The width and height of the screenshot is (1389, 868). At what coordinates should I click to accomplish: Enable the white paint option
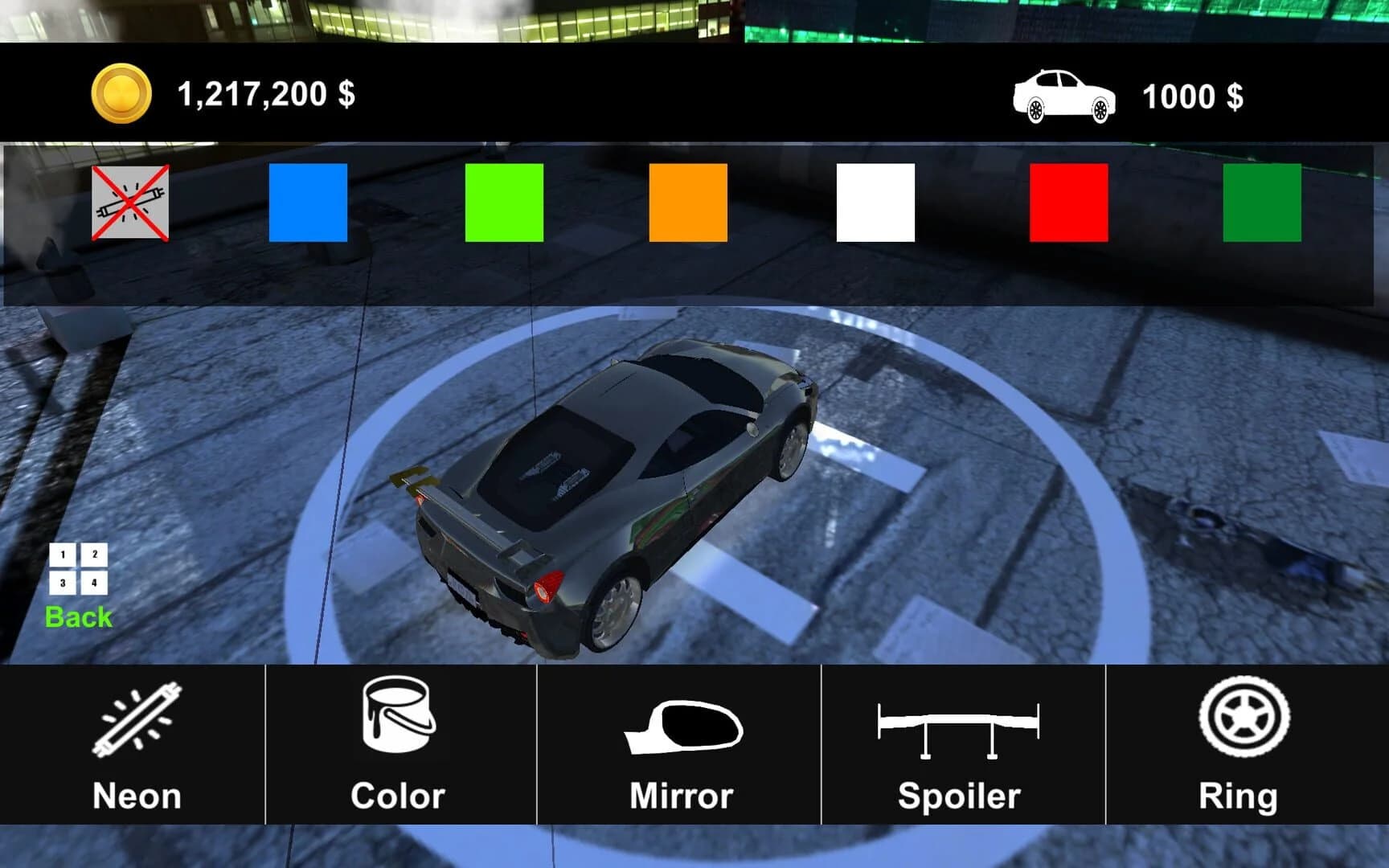pyautogui.click(x=876, y=202)
